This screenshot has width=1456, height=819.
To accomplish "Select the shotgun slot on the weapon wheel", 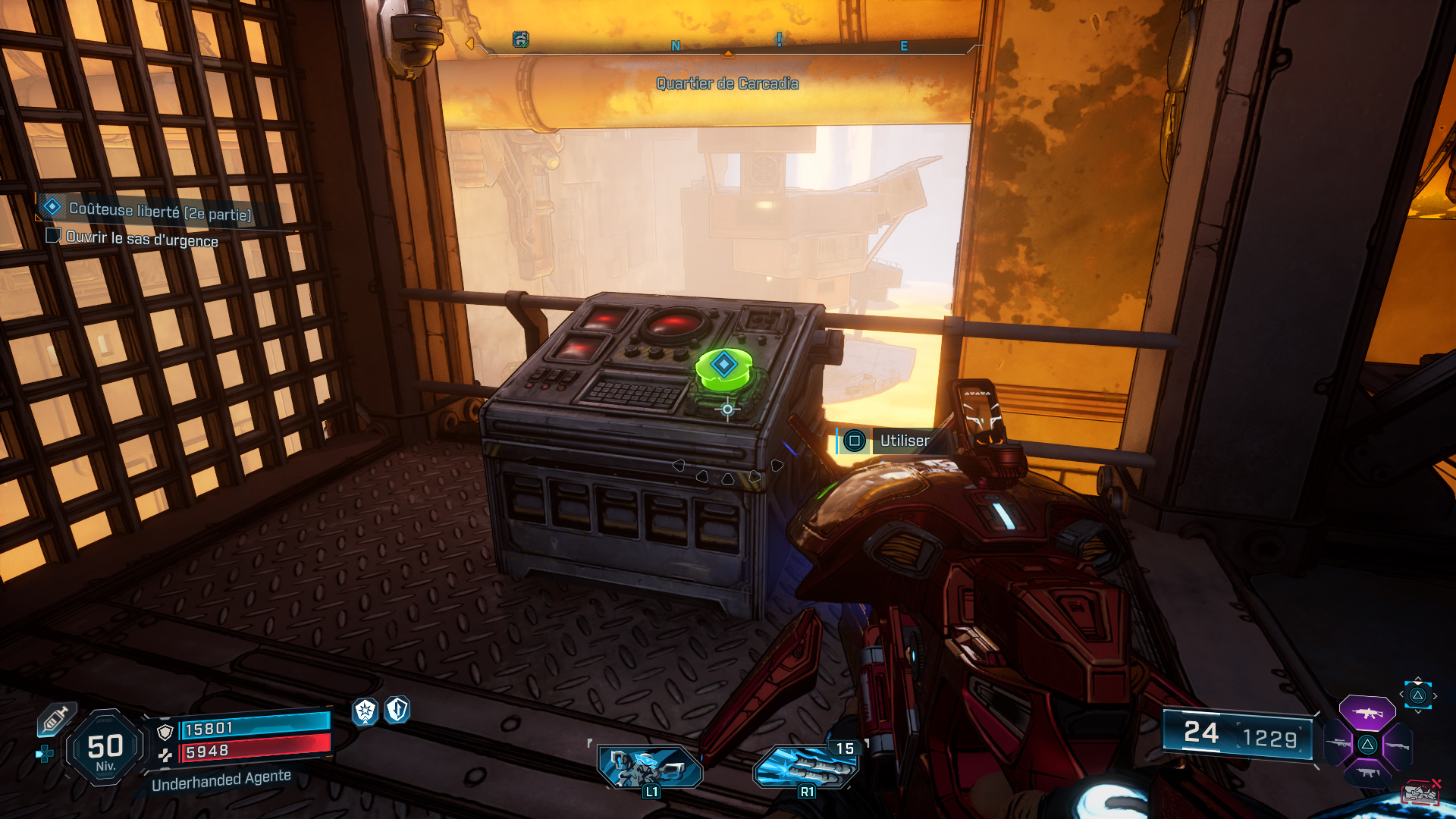I will (x=1398, y=745).
